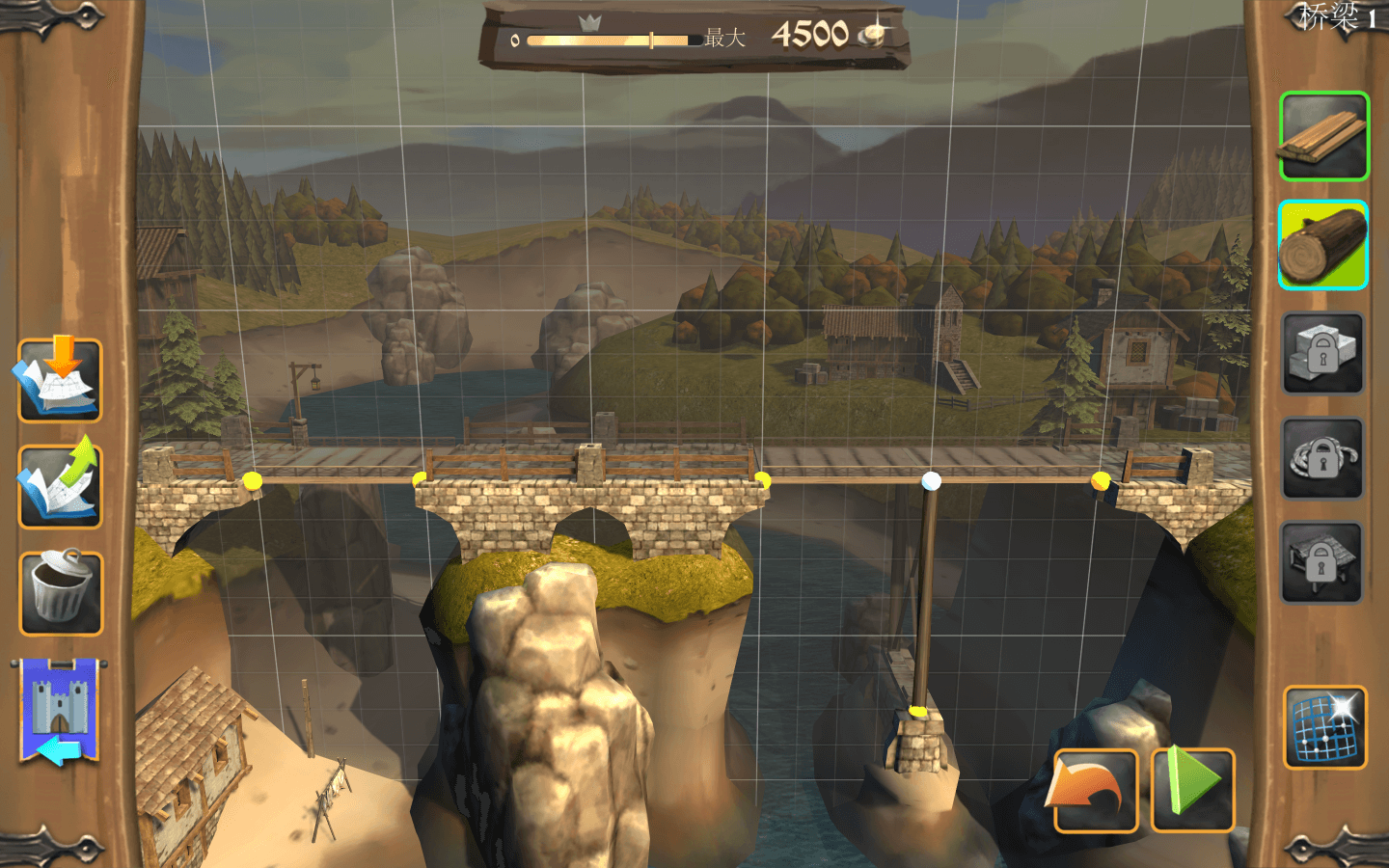
Task: Return to level select via castle banner
Action: (x=60, y=712)
